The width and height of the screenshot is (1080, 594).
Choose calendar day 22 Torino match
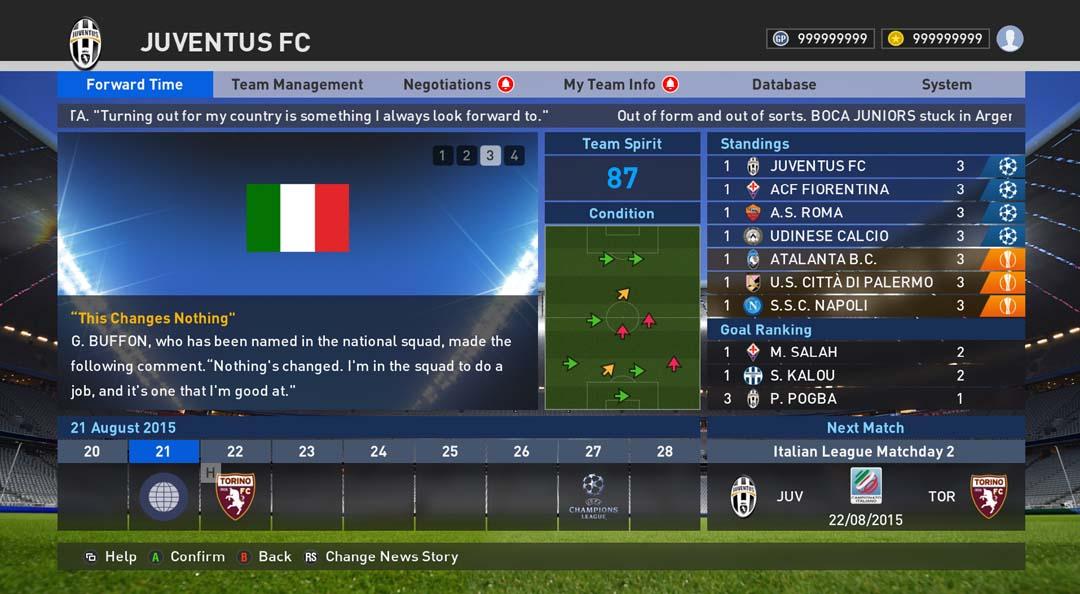[235, 496]
